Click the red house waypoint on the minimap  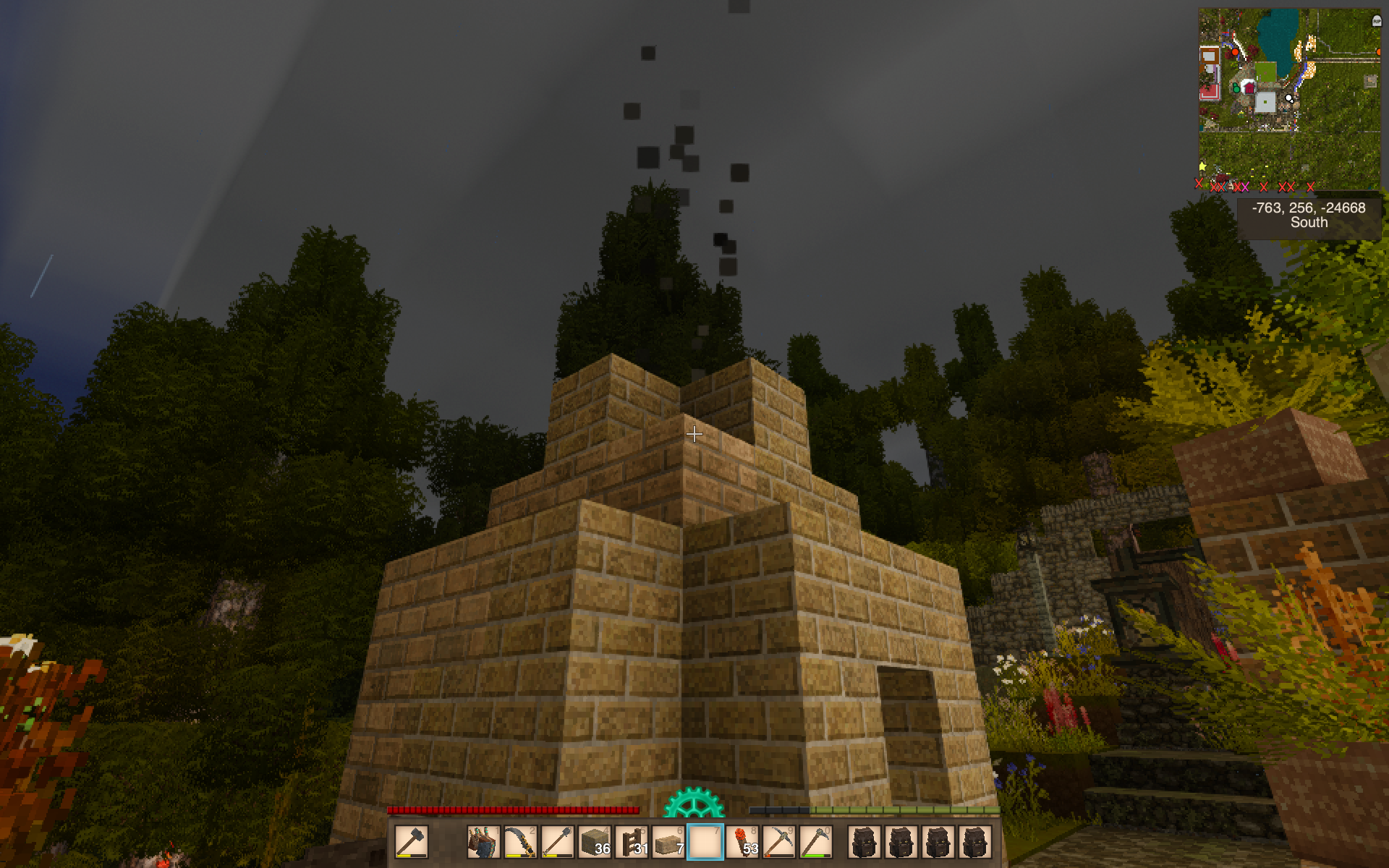coord(1248,88)
